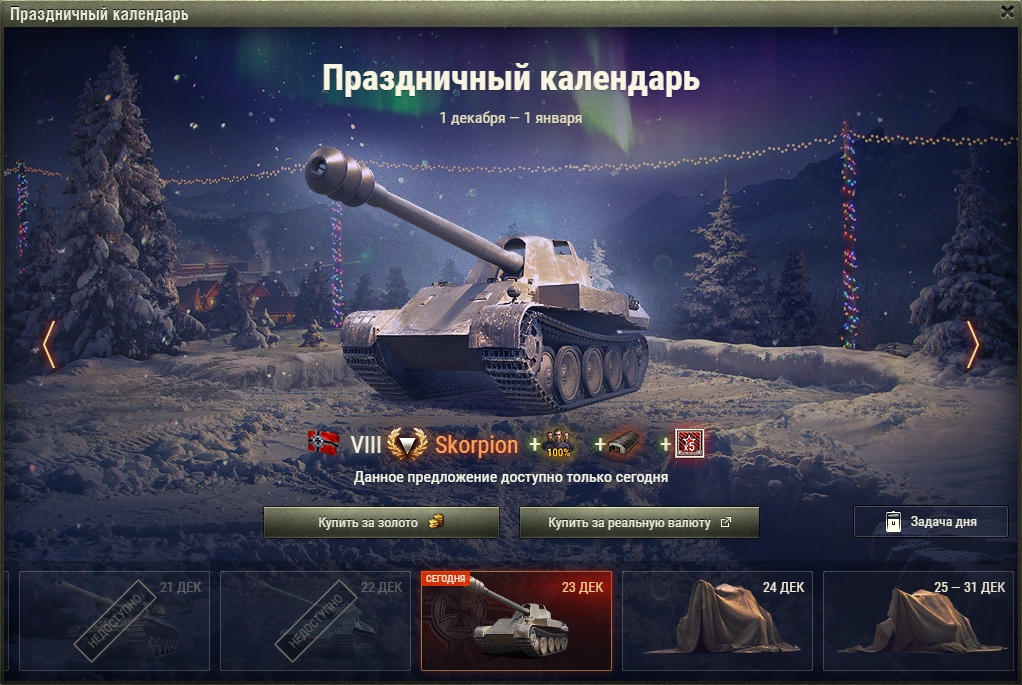Select the unavailable 22 ДЕК tile
The width and height of the screenshot is (1022, 685).
[x=315, y=620]
